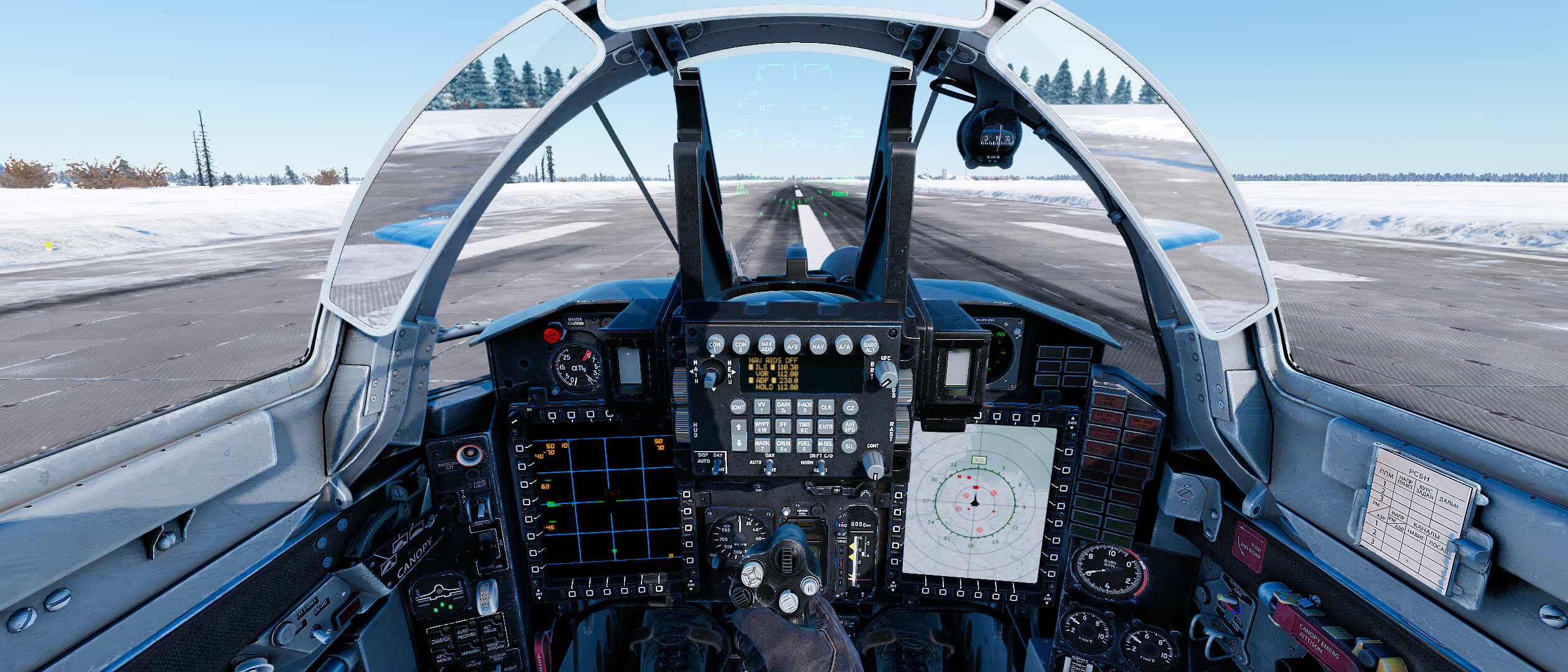Screen dimensions: 1568x672
Task: Open the NAV AIDS page on the UFC
Action: (x=766, y=345)
